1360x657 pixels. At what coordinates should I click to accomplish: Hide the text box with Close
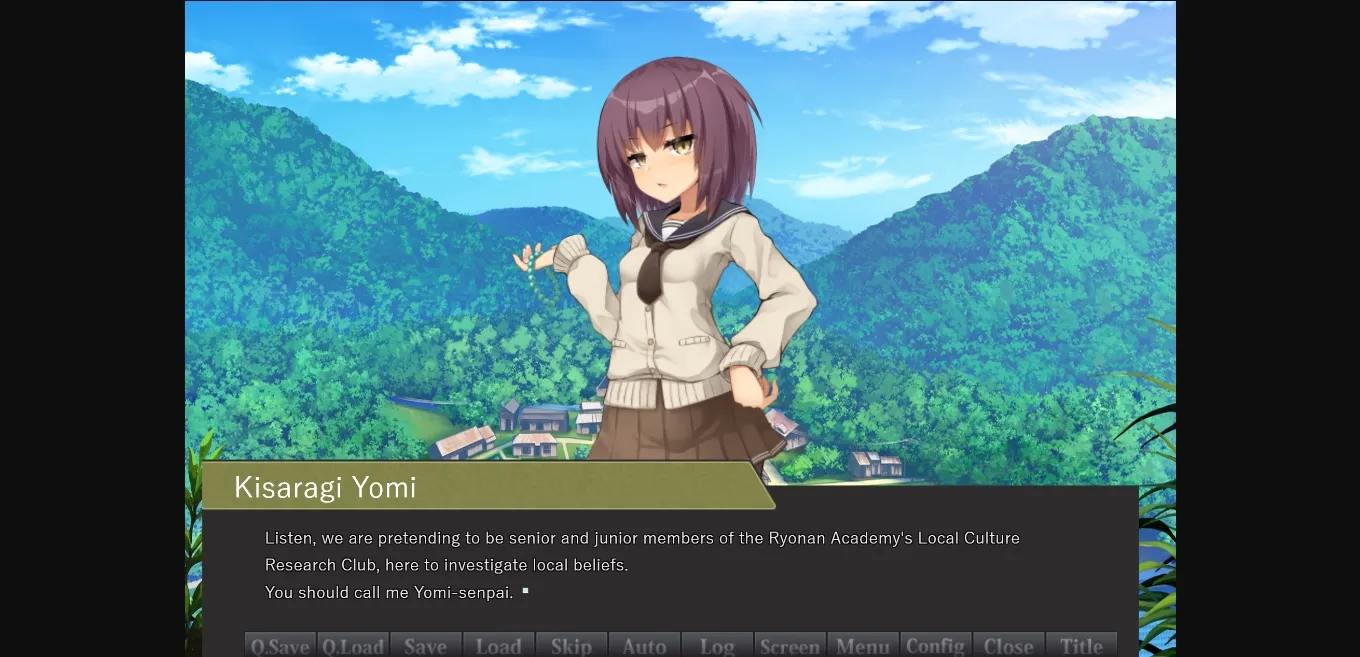coord(1008,645)
